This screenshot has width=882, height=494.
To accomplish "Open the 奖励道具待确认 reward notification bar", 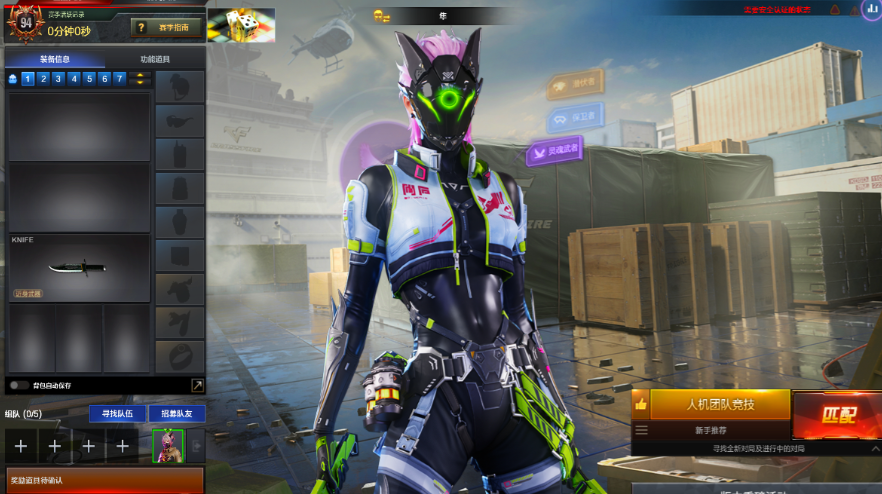I will (104, 481).
